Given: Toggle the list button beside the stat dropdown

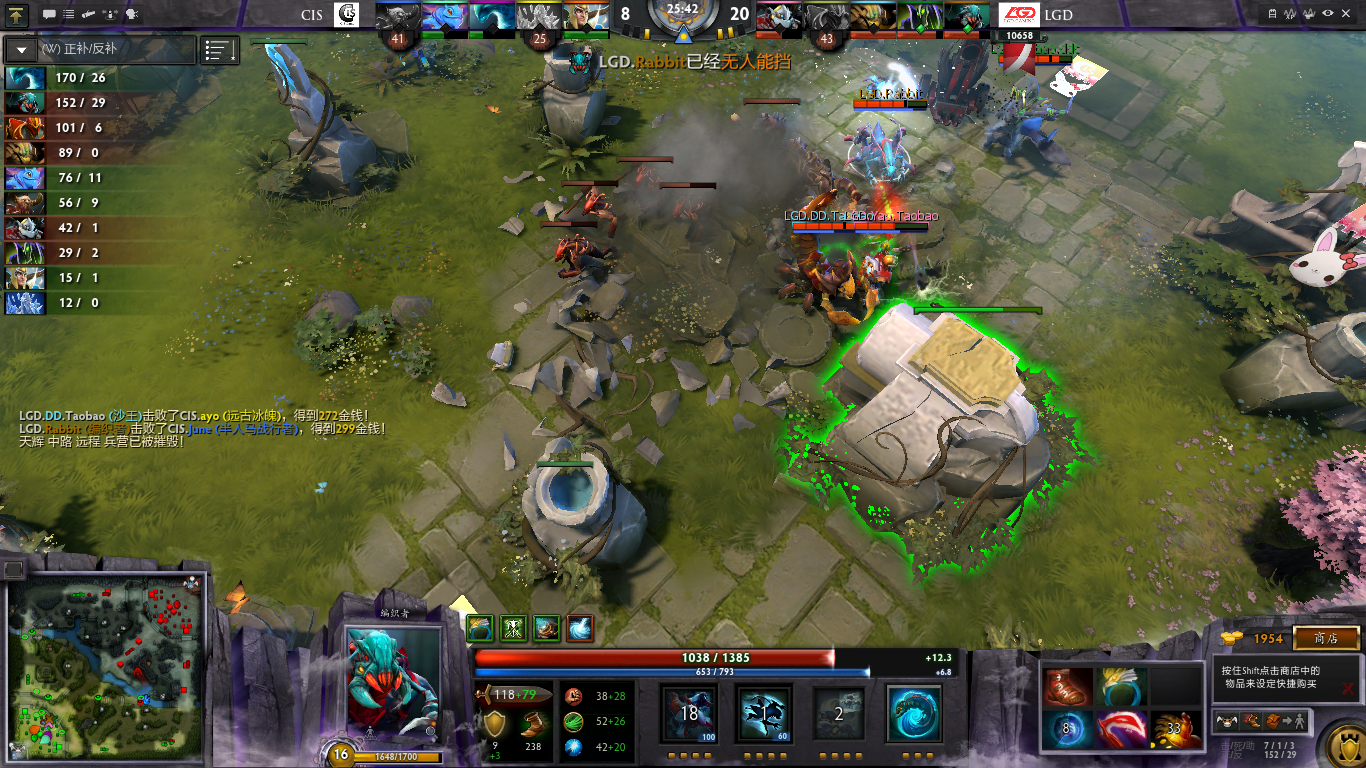Looking at the screenshot, I should point(220,49).
